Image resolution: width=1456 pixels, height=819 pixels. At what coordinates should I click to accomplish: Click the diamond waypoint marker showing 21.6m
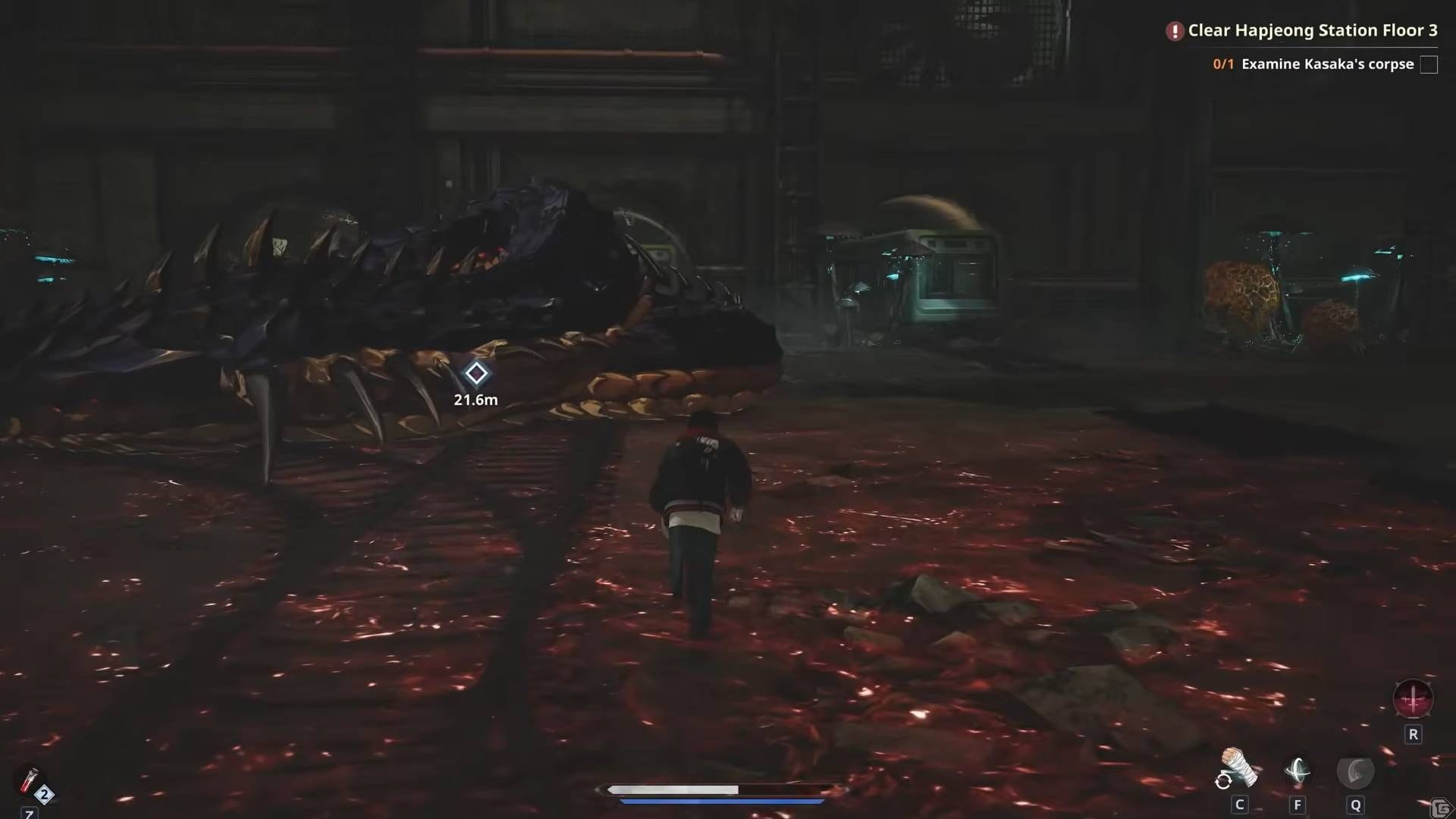tap(475, 375)
